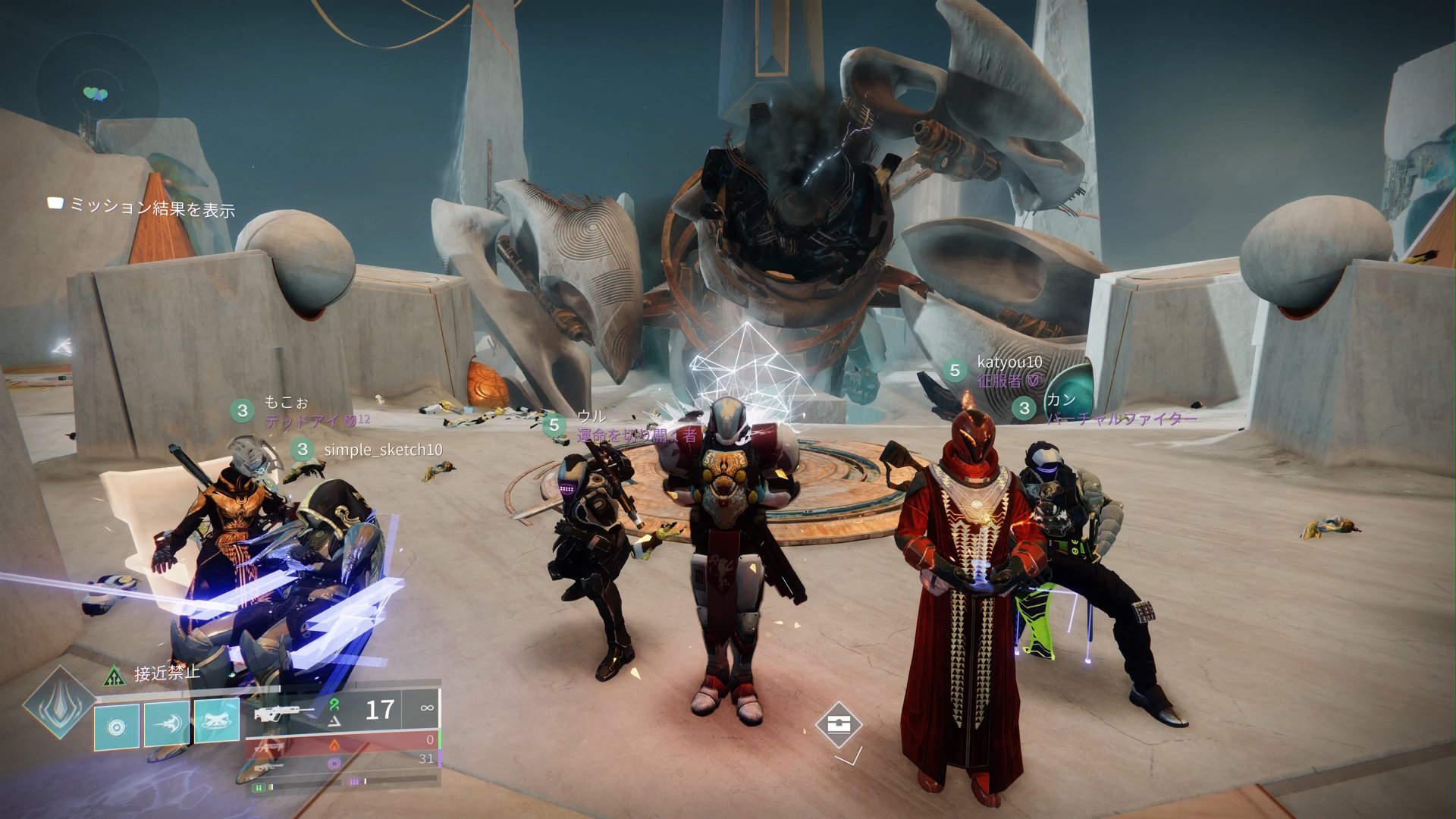Screen dimensions: 1456x819
Task: Click the chest waypoint marker
Action: (838, 724)
